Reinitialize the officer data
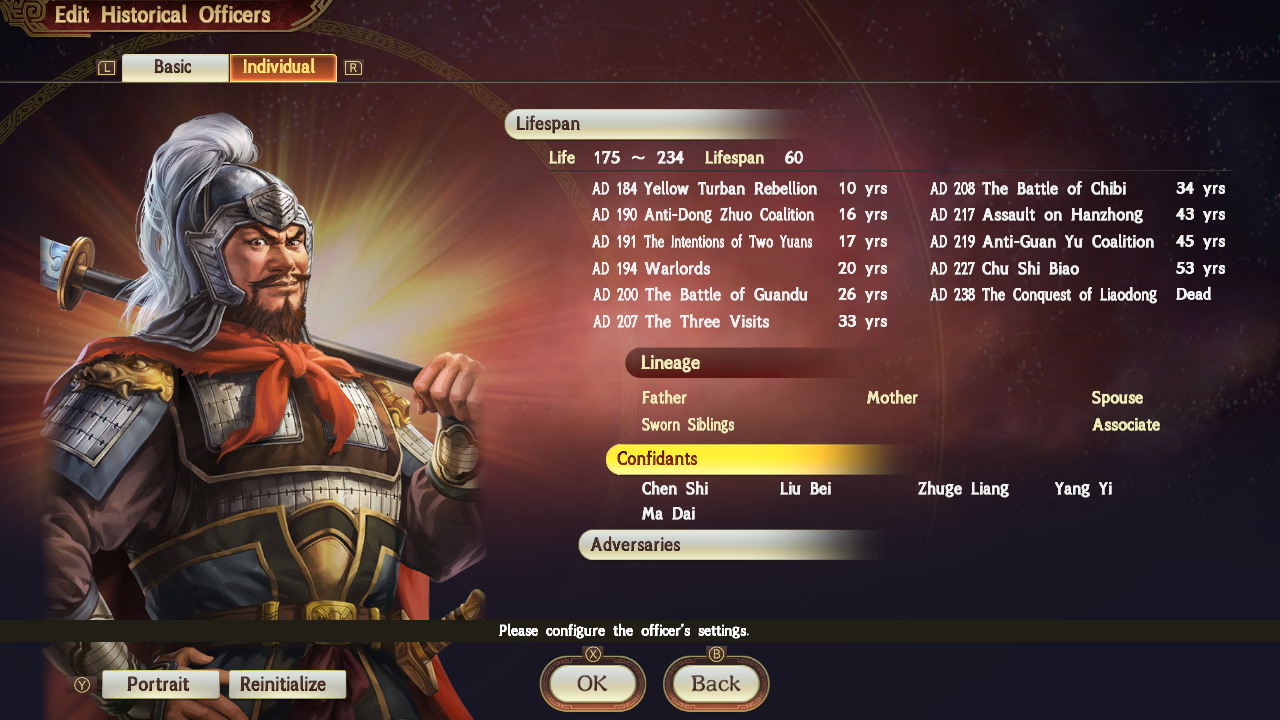The width and height of the screenshot is (1280, 720). pyautogui.click(x=287, y=684)
